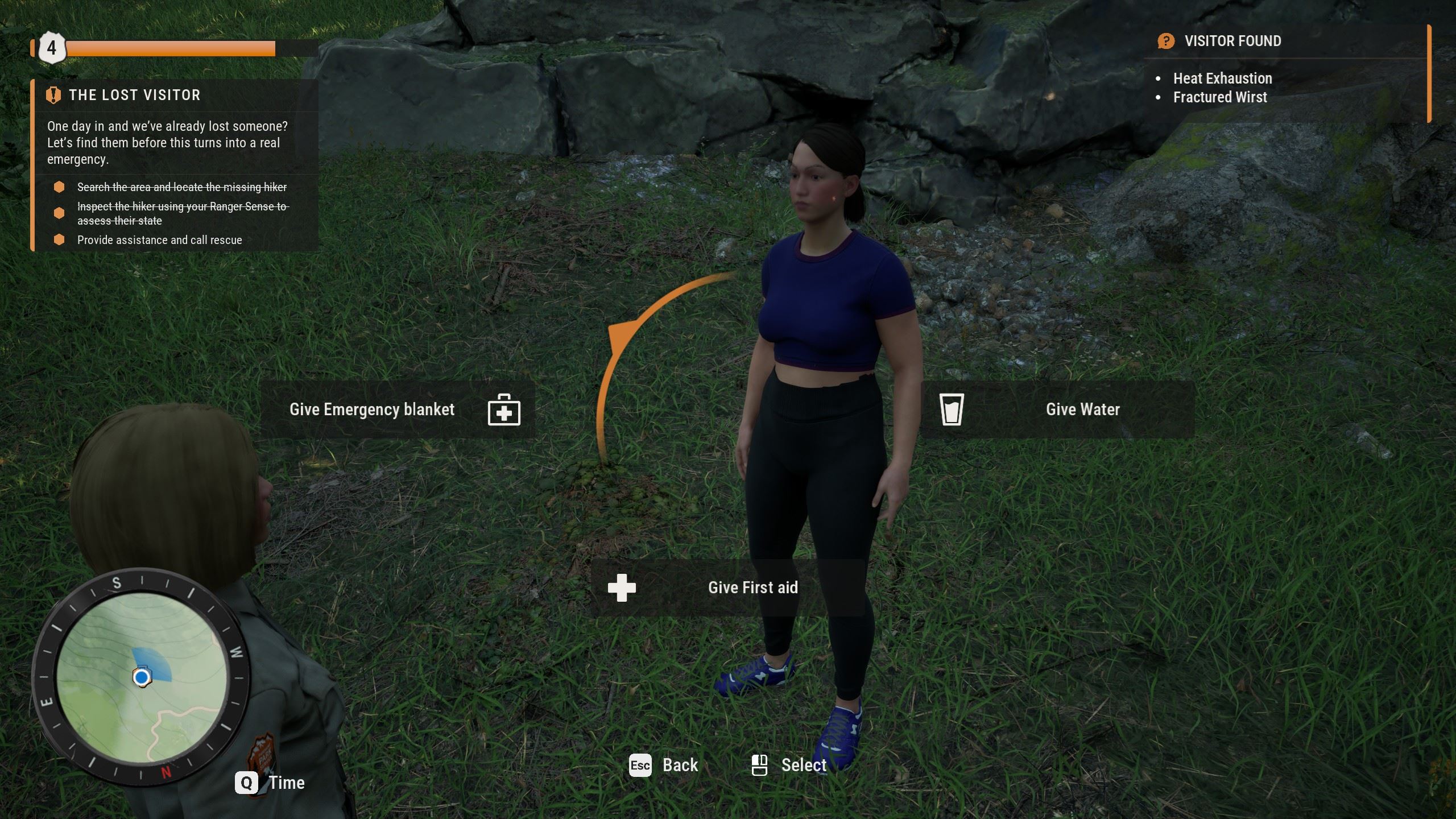Go Back from the assistance menu

[x=664, y=766]
